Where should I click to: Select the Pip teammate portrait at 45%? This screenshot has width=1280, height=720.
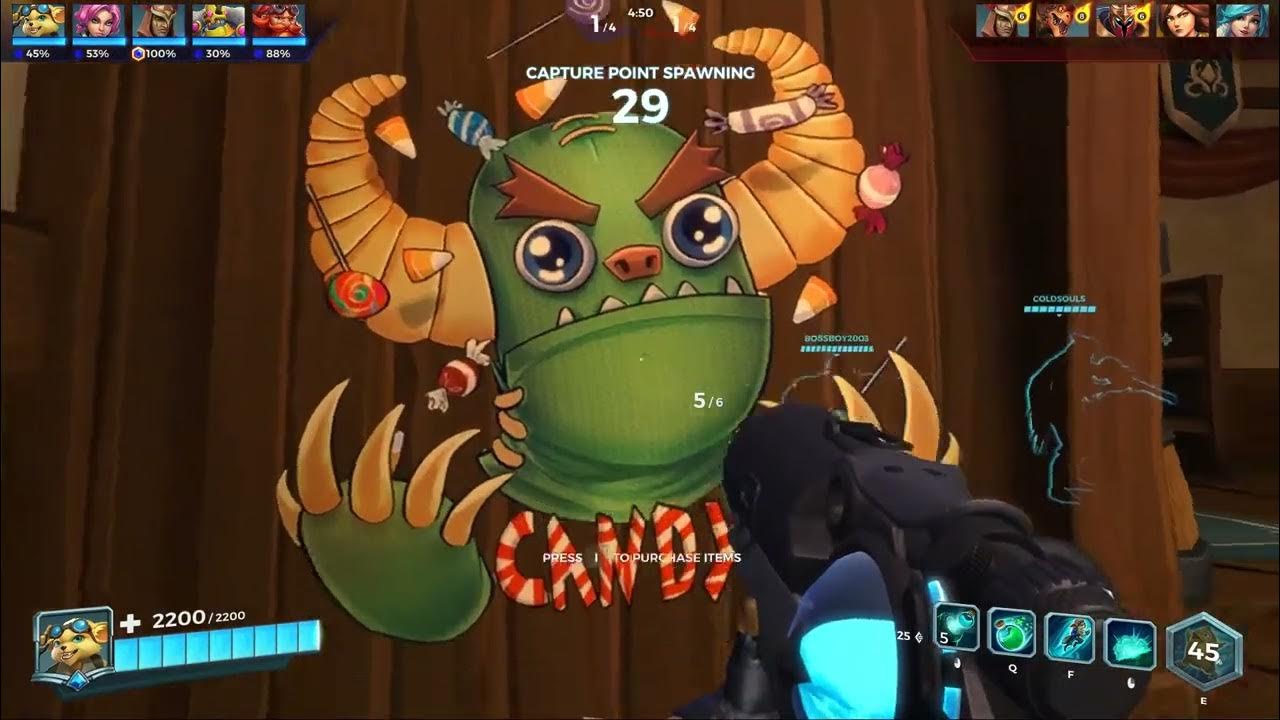coord(38,22)
